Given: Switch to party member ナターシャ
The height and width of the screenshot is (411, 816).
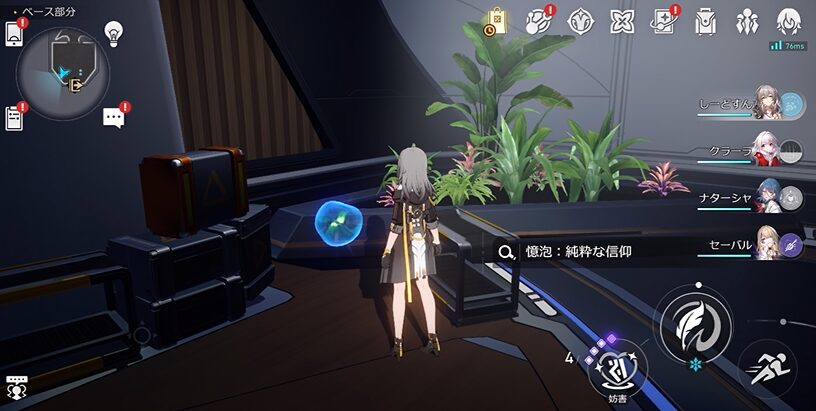Looking at the screenshot, I should tap(767, 197).
